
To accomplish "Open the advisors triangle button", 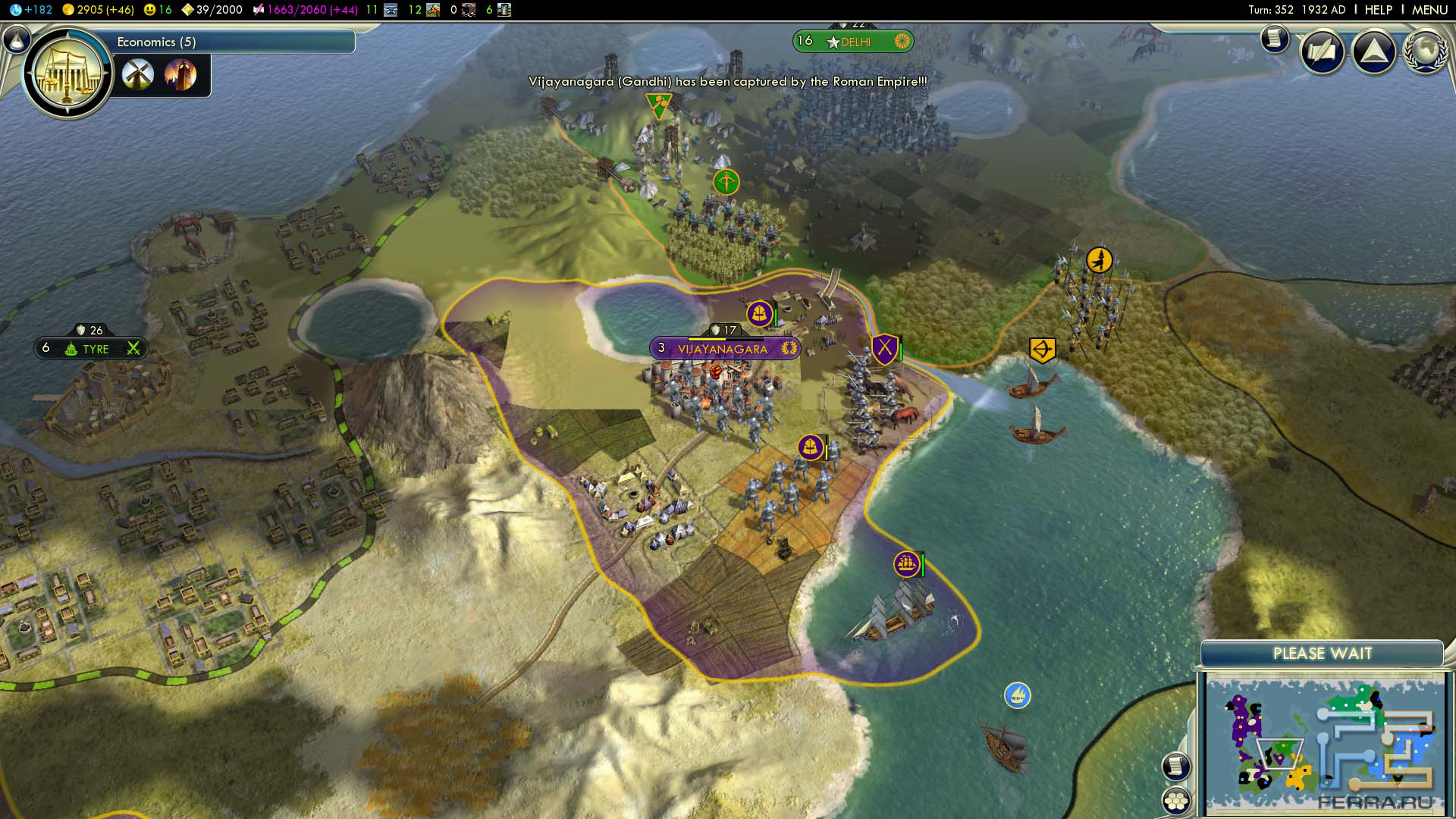I will [1373, 52].
